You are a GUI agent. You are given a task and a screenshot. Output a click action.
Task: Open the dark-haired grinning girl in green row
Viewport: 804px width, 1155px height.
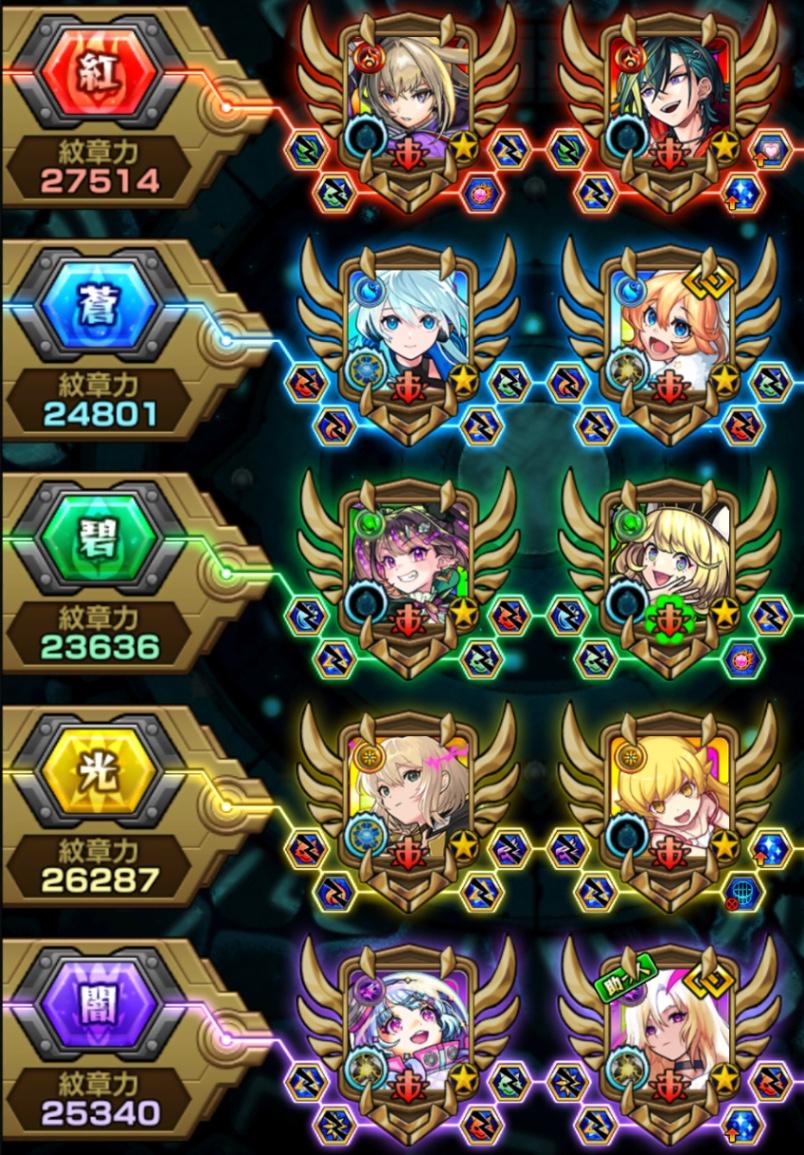click(408, 557)
